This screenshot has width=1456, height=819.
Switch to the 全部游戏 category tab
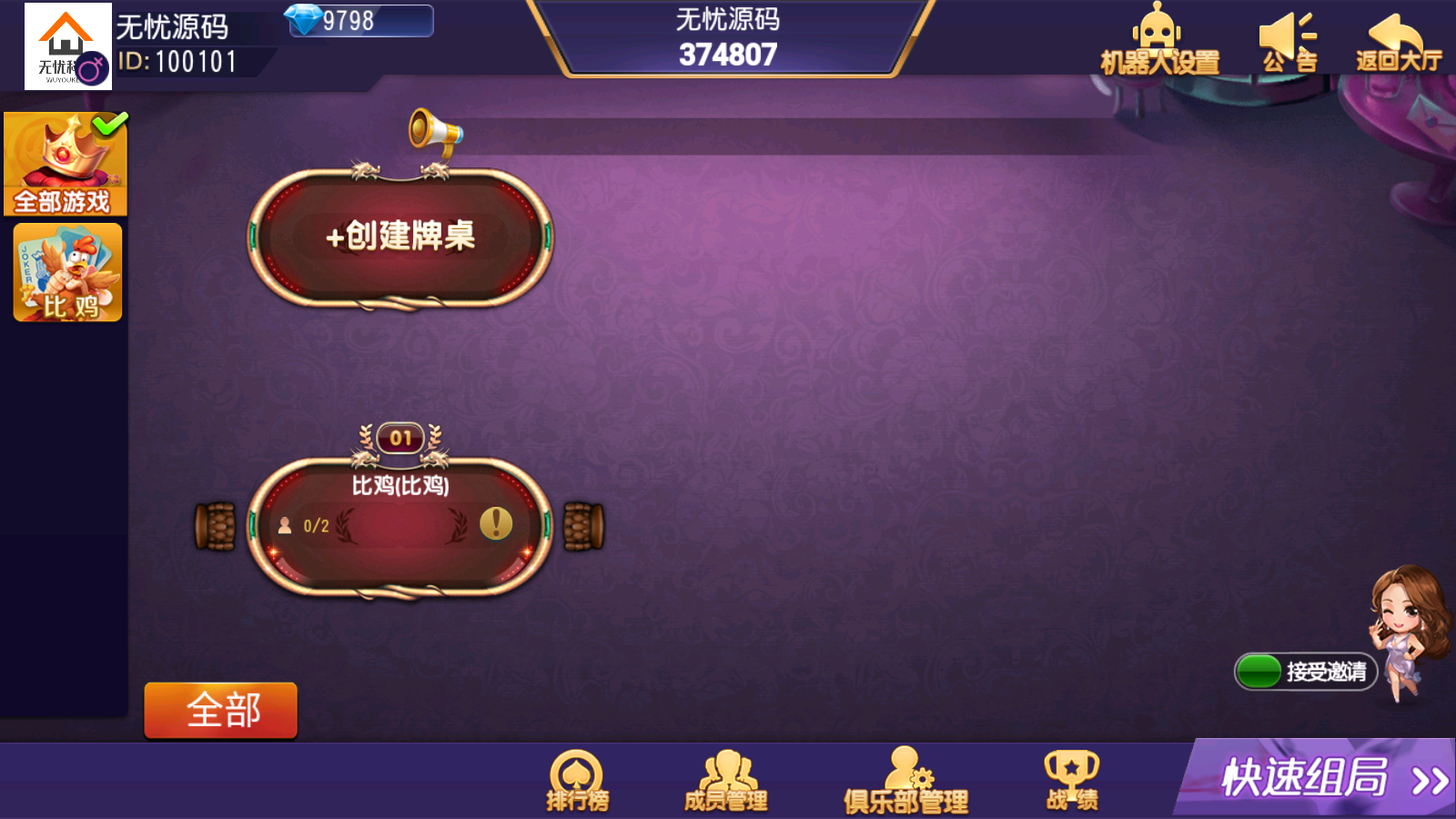(66, 164)
